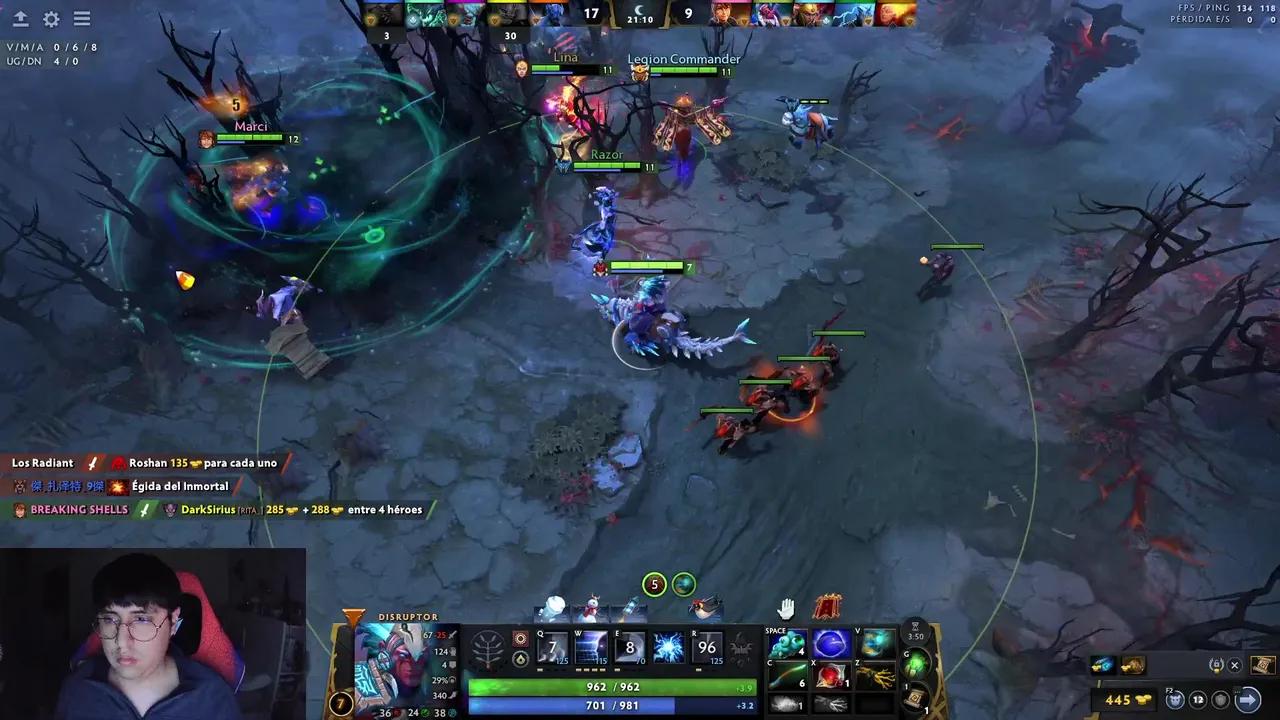The image size is (1280, 720).
Task: Use Static Storm ultimate ability icon
Action: point(707,647)
